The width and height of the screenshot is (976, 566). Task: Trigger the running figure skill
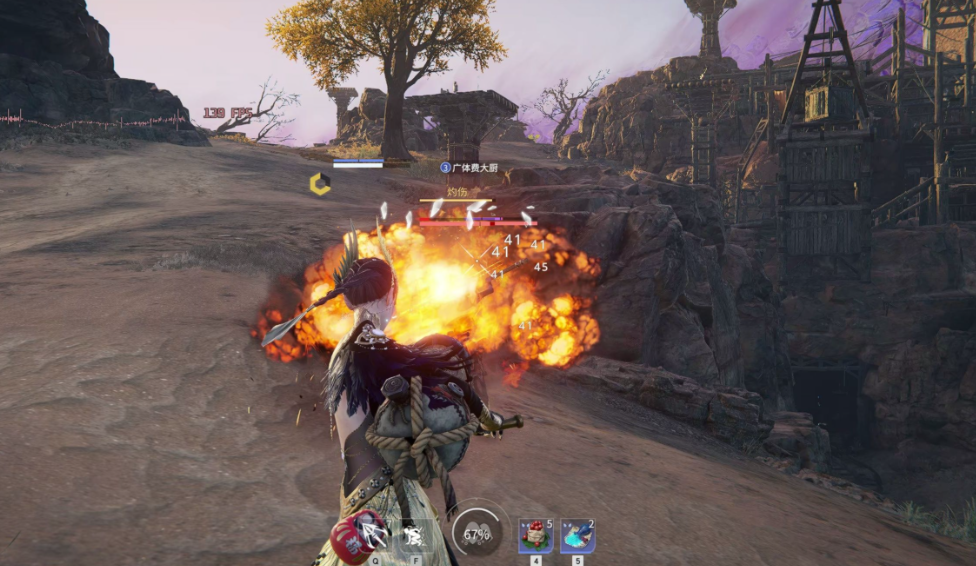tap(412, 536)
